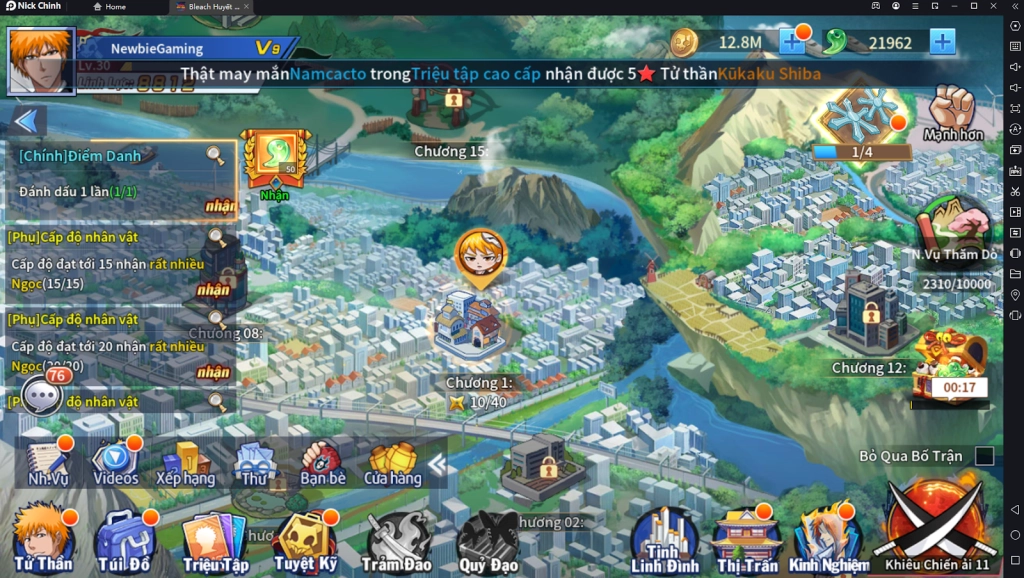1024x578 pixels.
Task: Select the Thị Trấn town icon
Action: click(x=746, y=540)
